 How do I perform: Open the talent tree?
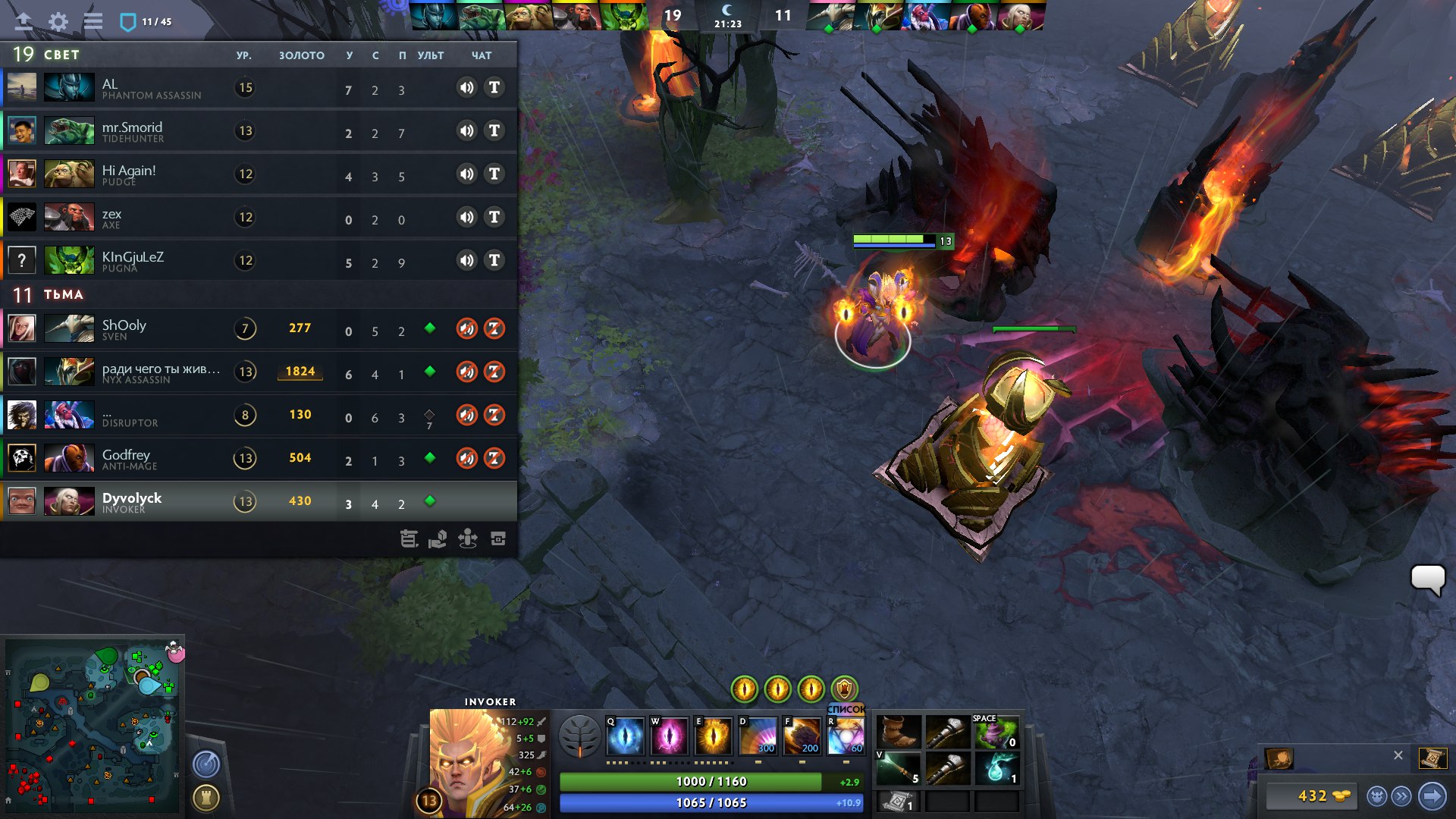coord(580,736)
